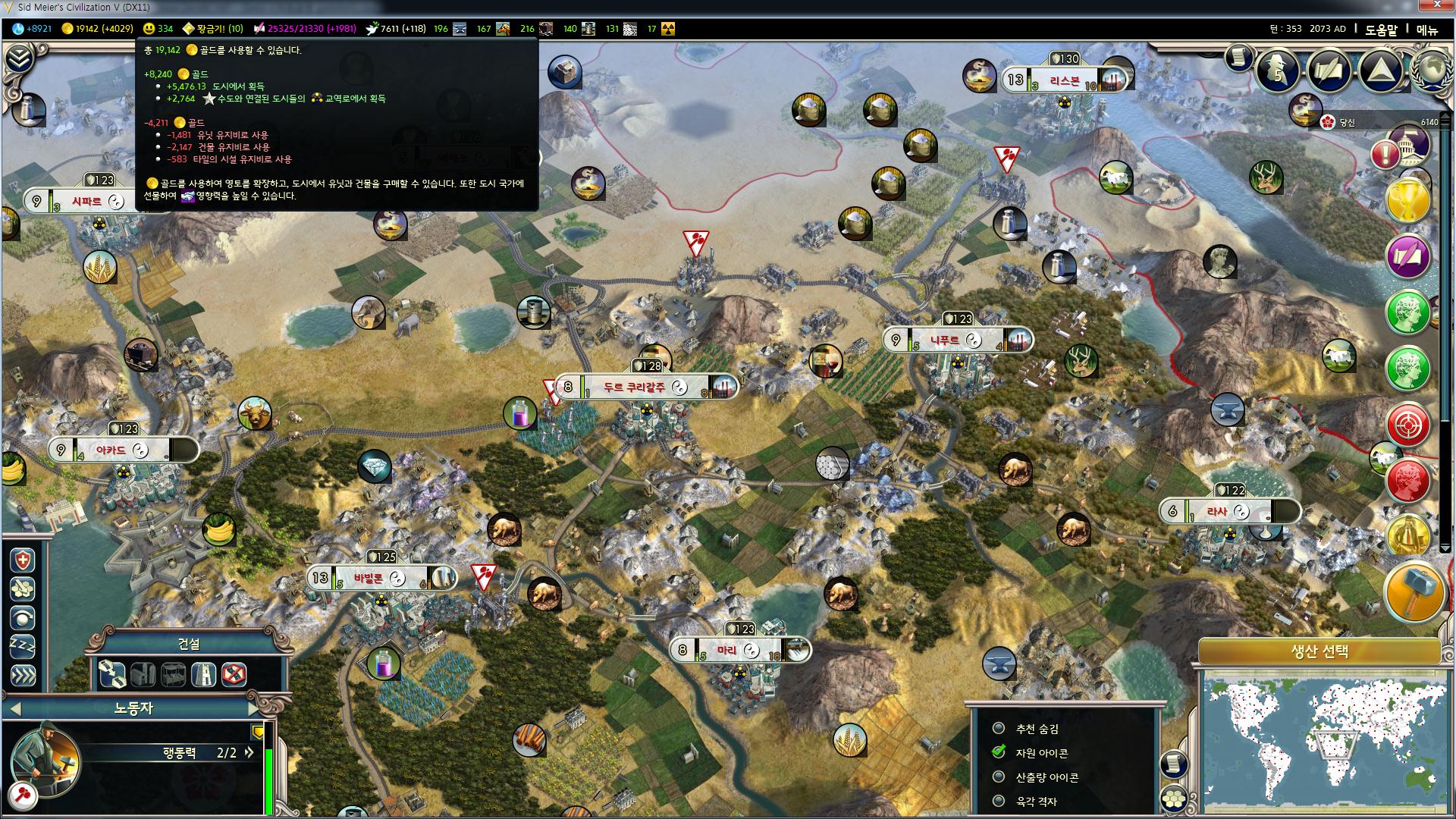Open the gold trophy notification
The width and height of the screenshot is (1456, 819).
(1408, 200)
